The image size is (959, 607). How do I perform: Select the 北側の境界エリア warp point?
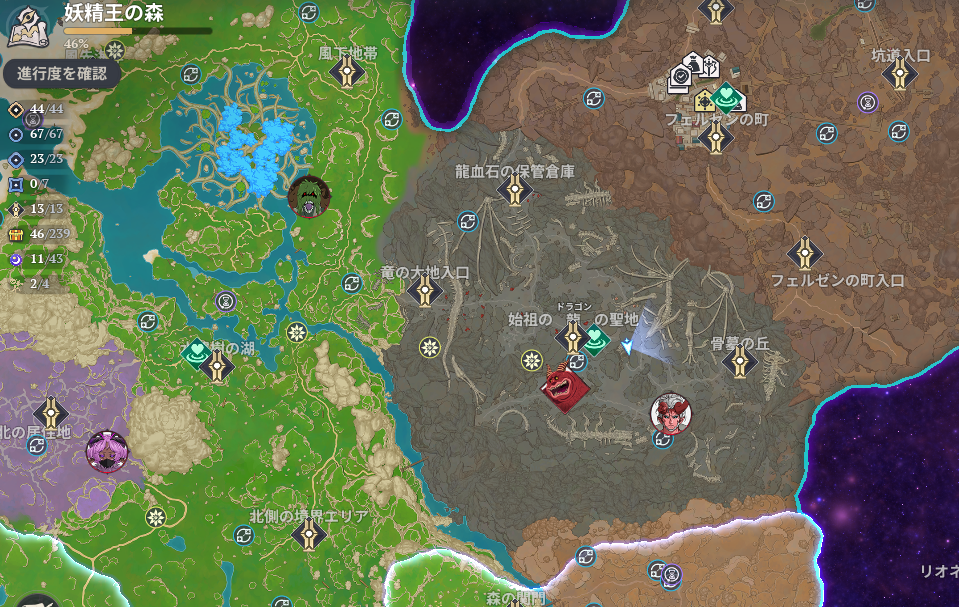[308, 535]
